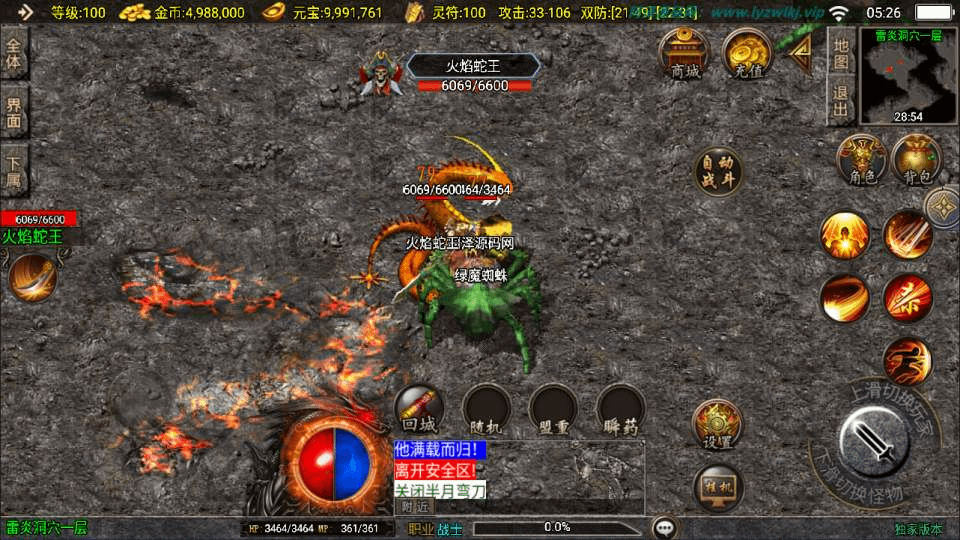Open the 设置 settings
960x540 pixels.
coord(717,424)
